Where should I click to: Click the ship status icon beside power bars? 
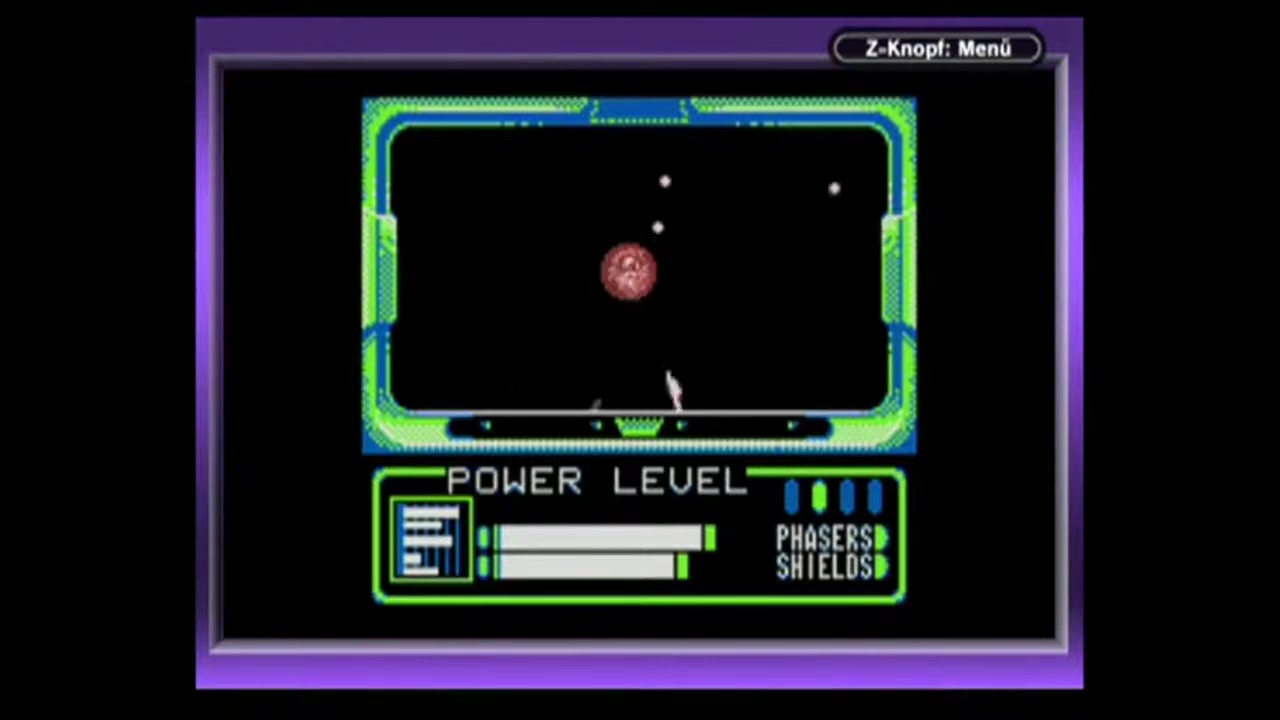[x=431, y=540]
